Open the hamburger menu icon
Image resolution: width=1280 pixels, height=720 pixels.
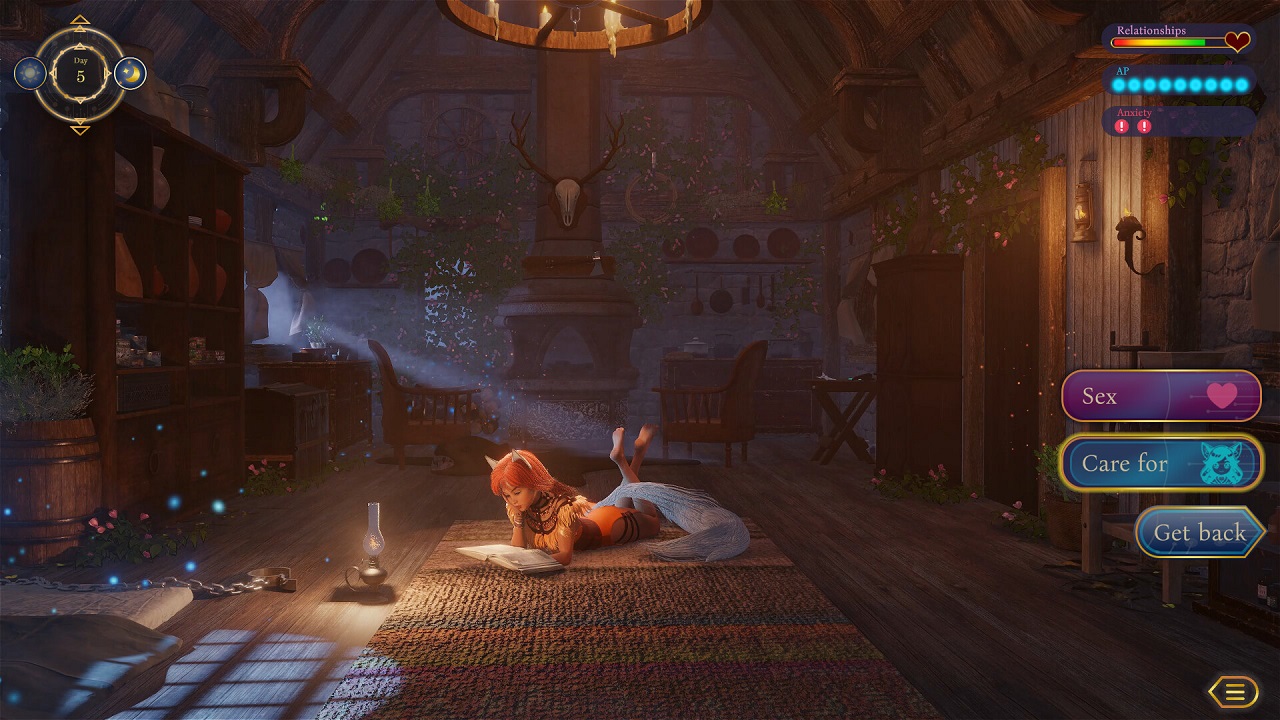[1233, 691]
